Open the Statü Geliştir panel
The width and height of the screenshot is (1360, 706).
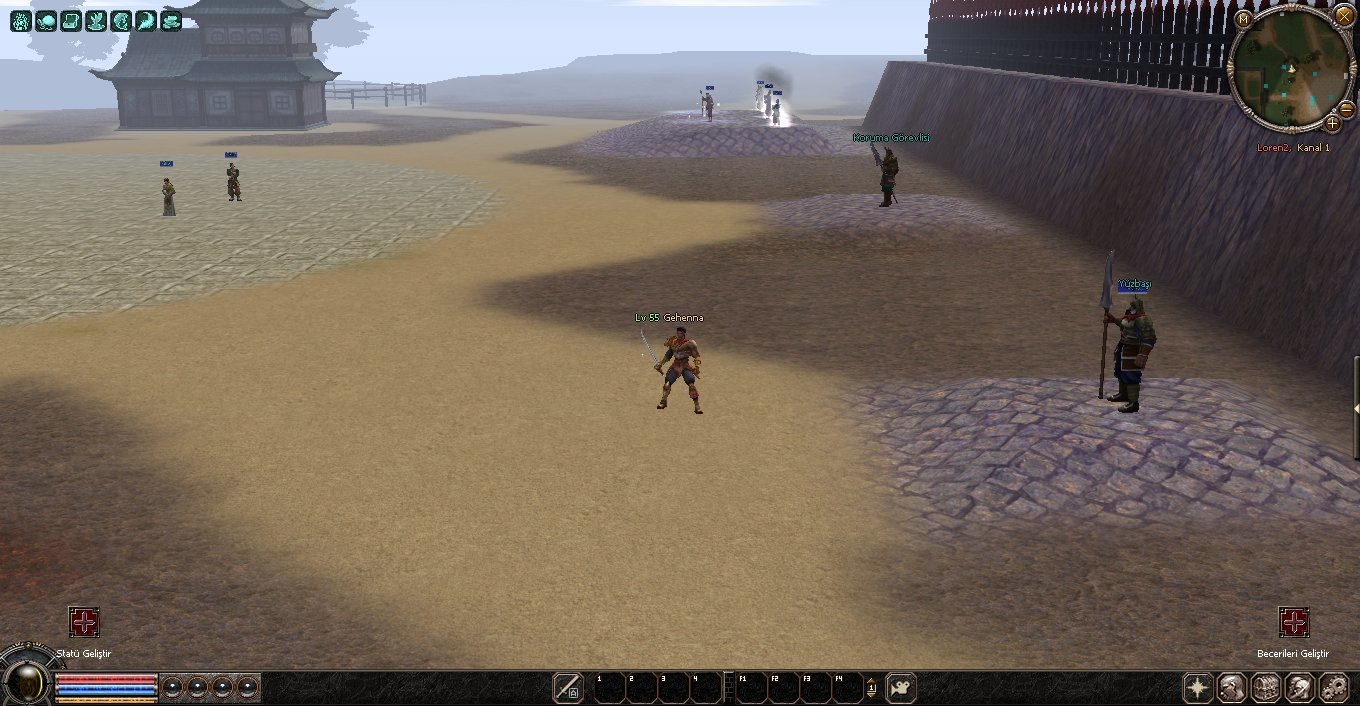84,622
